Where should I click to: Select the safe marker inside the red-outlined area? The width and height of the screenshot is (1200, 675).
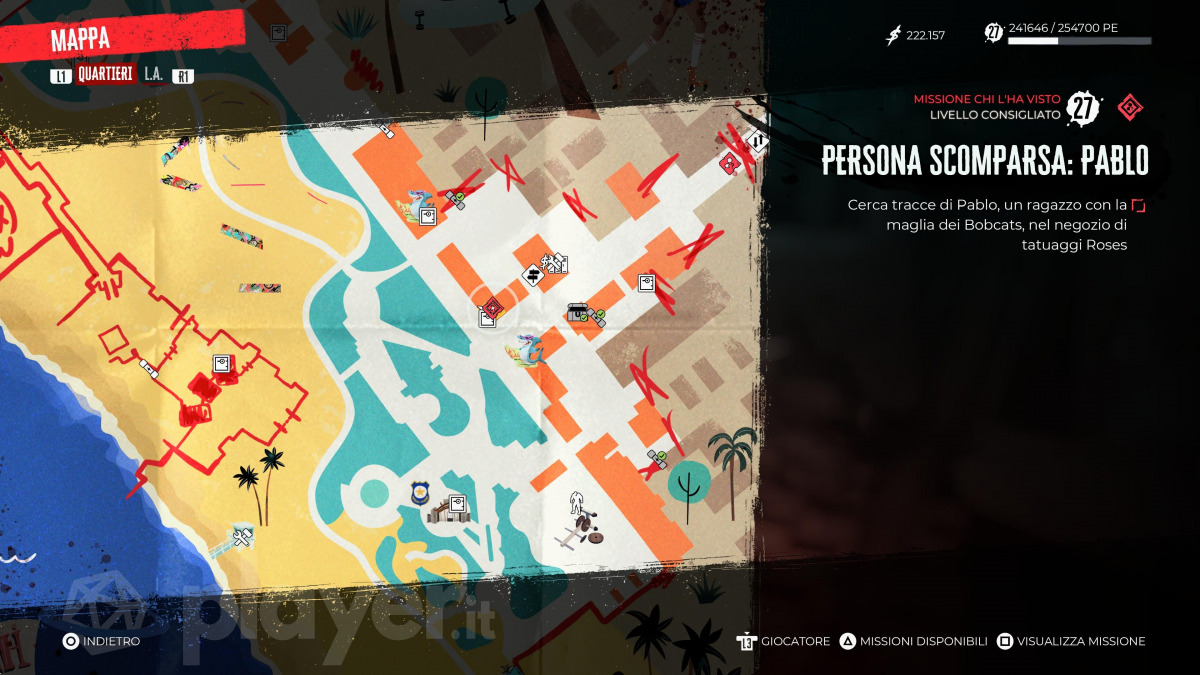pos(221,363)
